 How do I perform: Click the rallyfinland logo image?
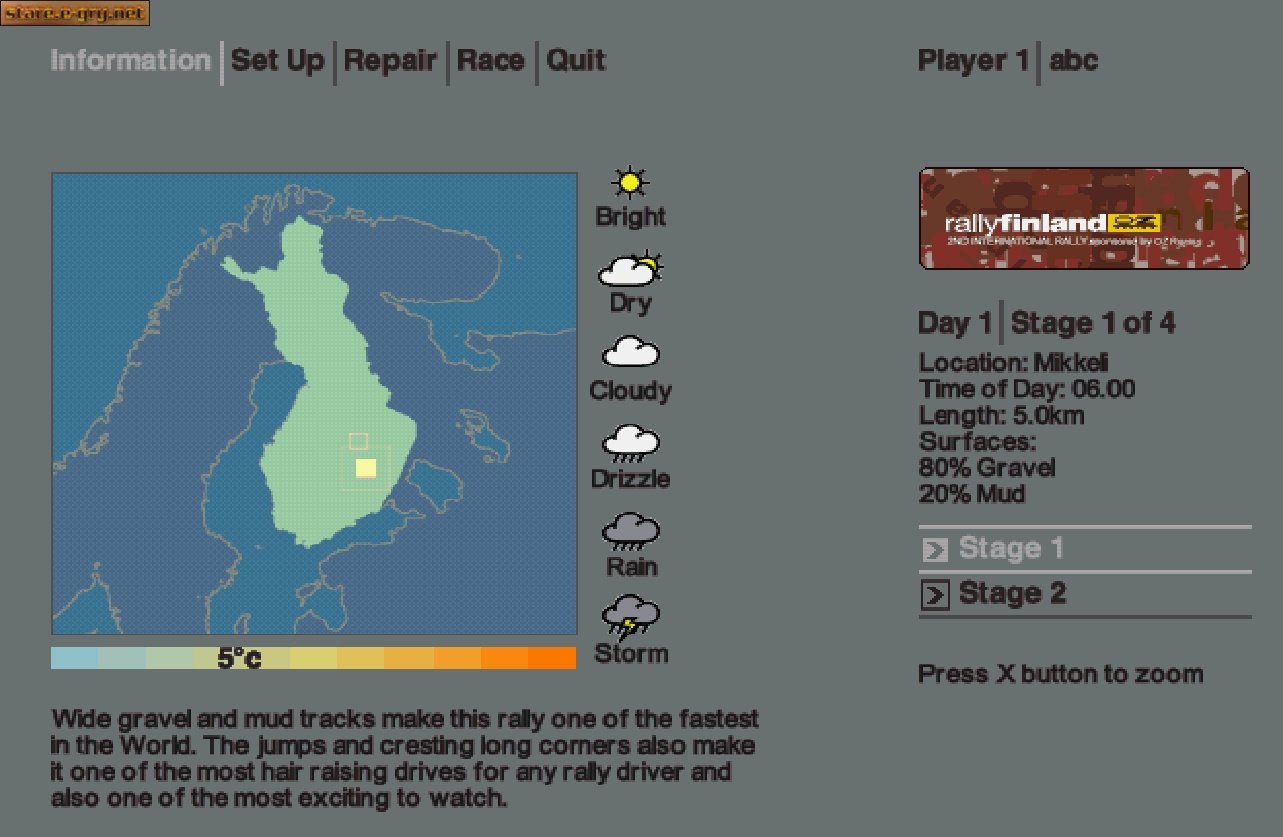[1083, 217]
